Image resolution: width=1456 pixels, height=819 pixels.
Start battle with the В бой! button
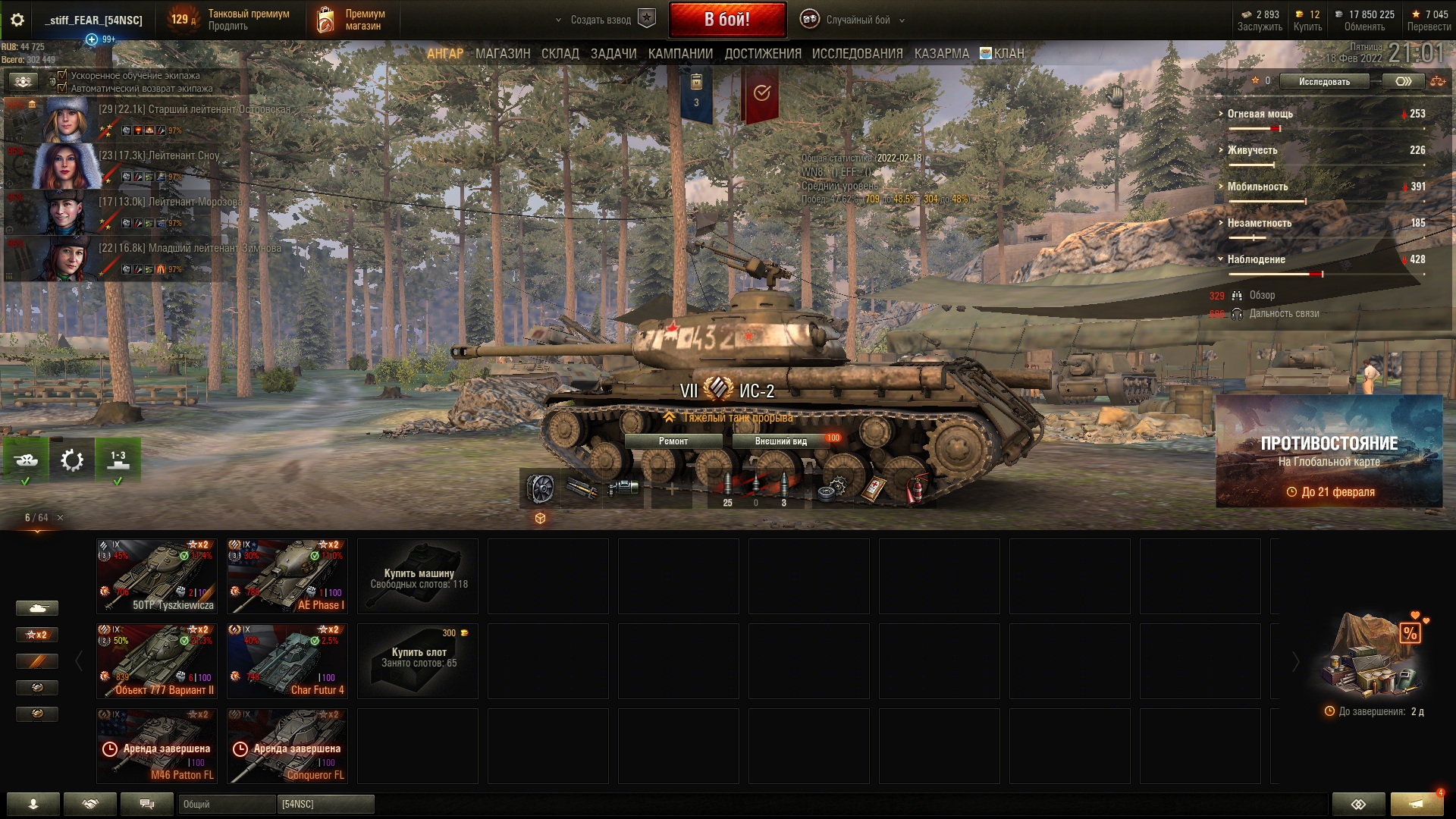click(726, 20)
